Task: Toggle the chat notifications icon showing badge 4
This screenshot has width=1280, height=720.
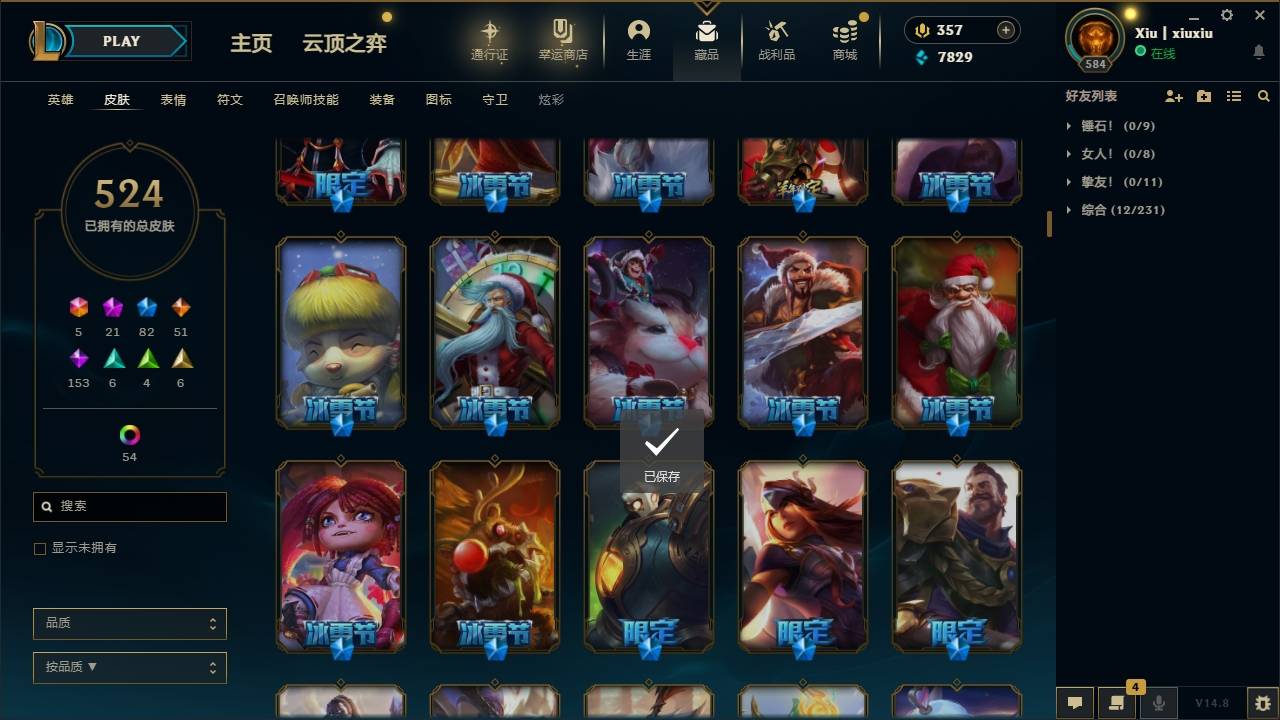Action: [1117, 702]
